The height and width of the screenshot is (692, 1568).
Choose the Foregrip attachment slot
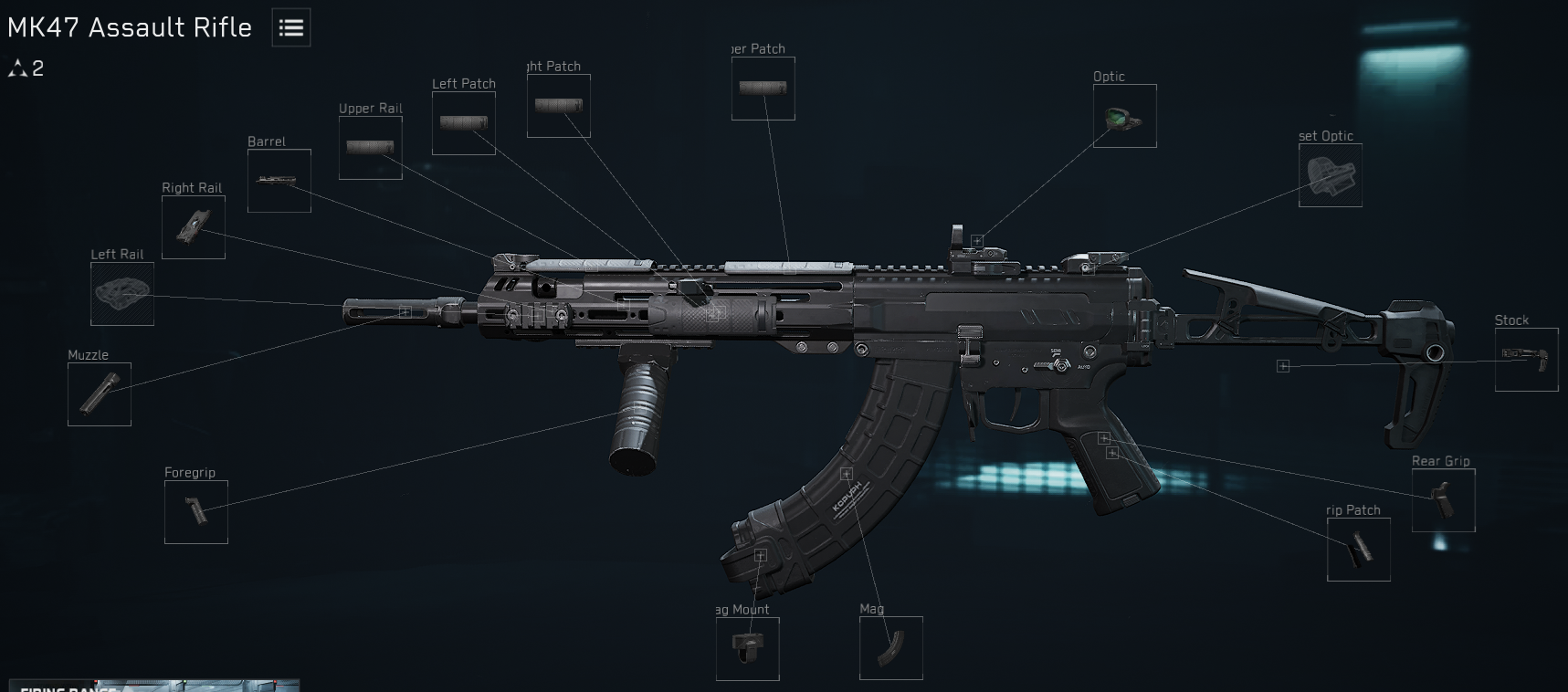pos(196,512)
